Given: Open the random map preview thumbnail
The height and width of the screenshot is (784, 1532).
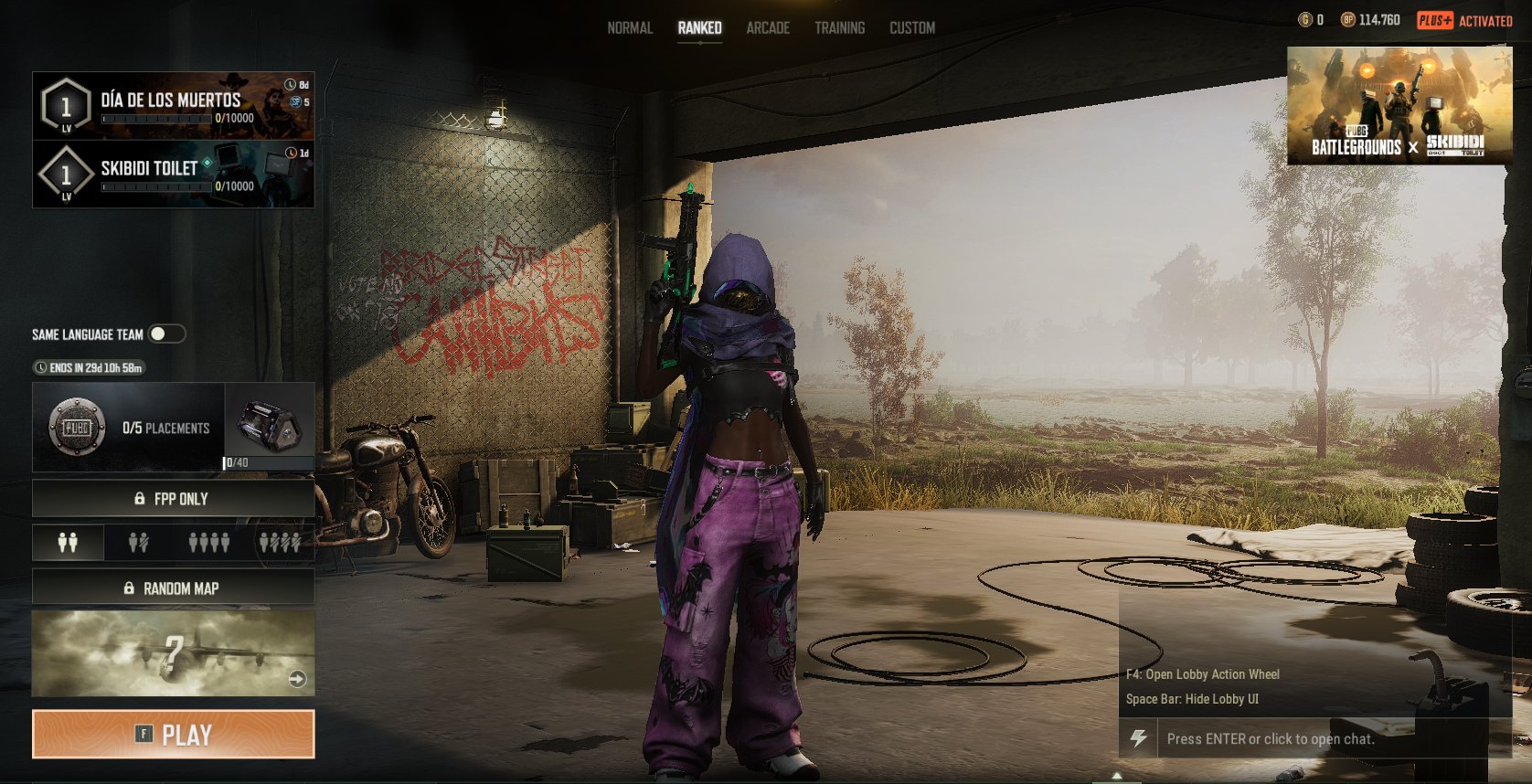Looking at the screenshot, I should coord(174,653).
